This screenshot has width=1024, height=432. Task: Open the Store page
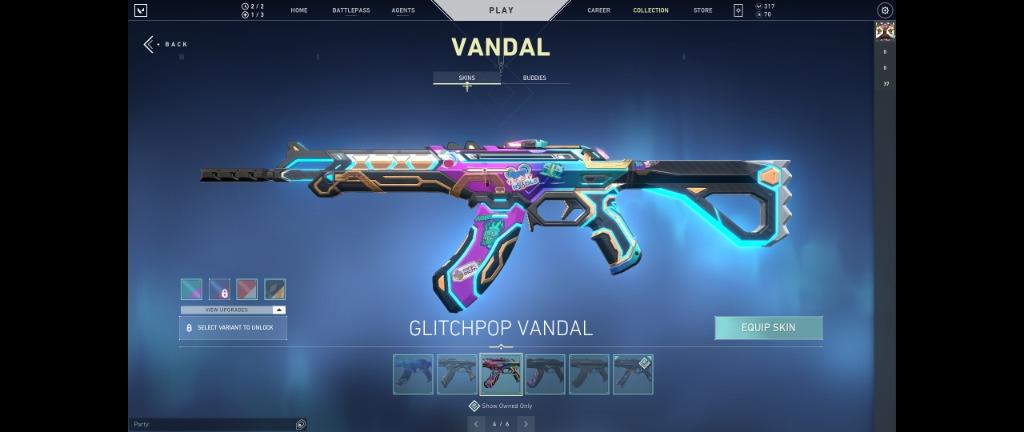click(703, 10)
